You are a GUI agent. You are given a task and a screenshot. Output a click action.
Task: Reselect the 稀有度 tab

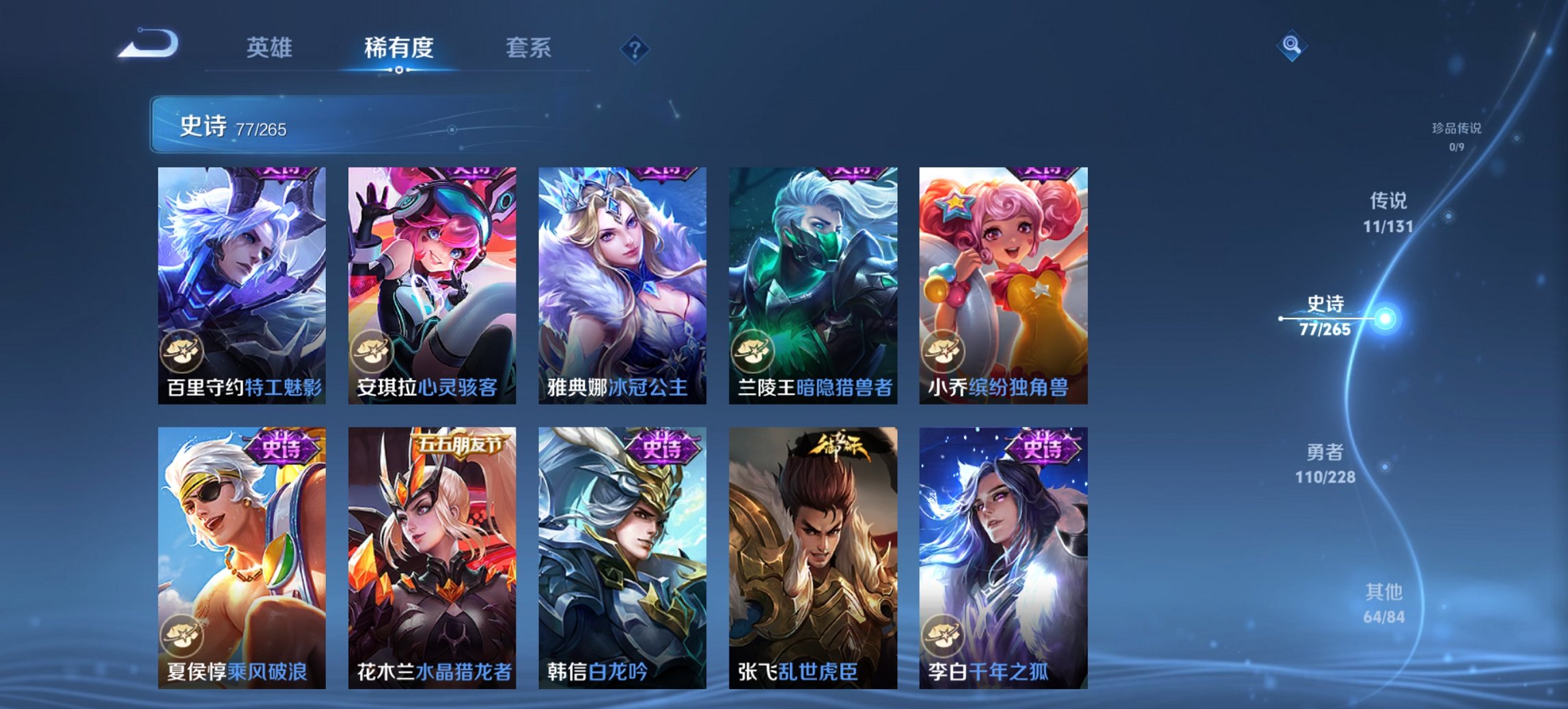point(400,48)
